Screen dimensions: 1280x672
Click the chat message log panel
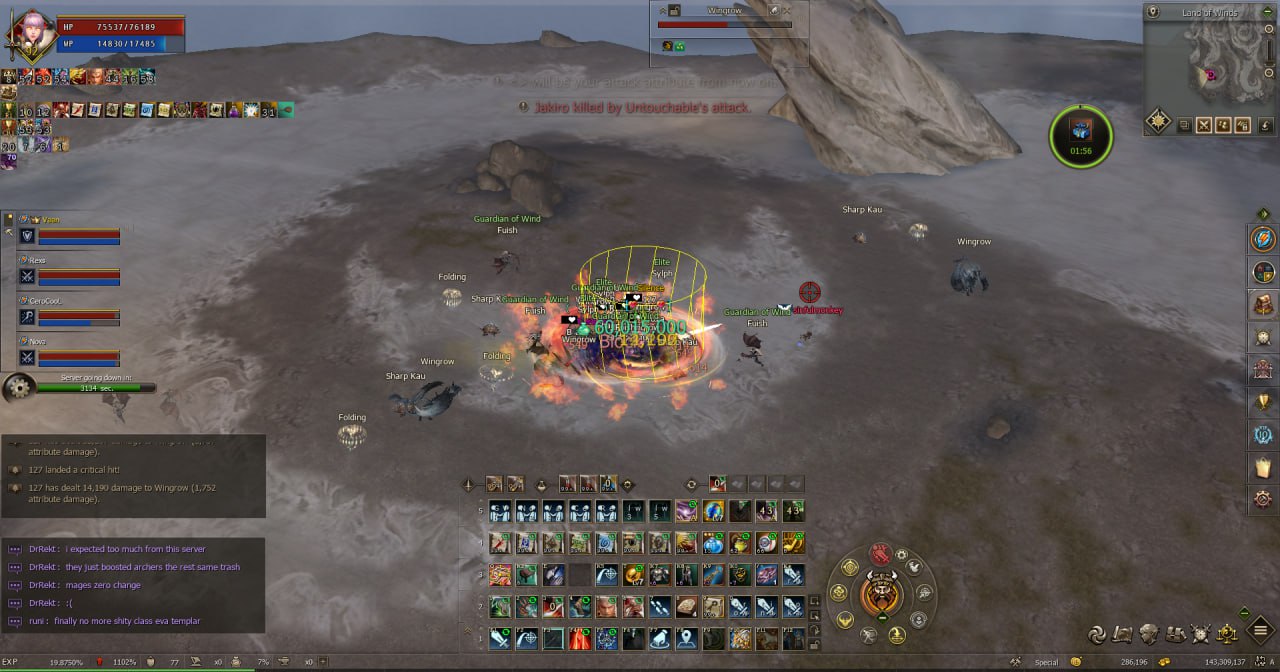pos(133,585)
